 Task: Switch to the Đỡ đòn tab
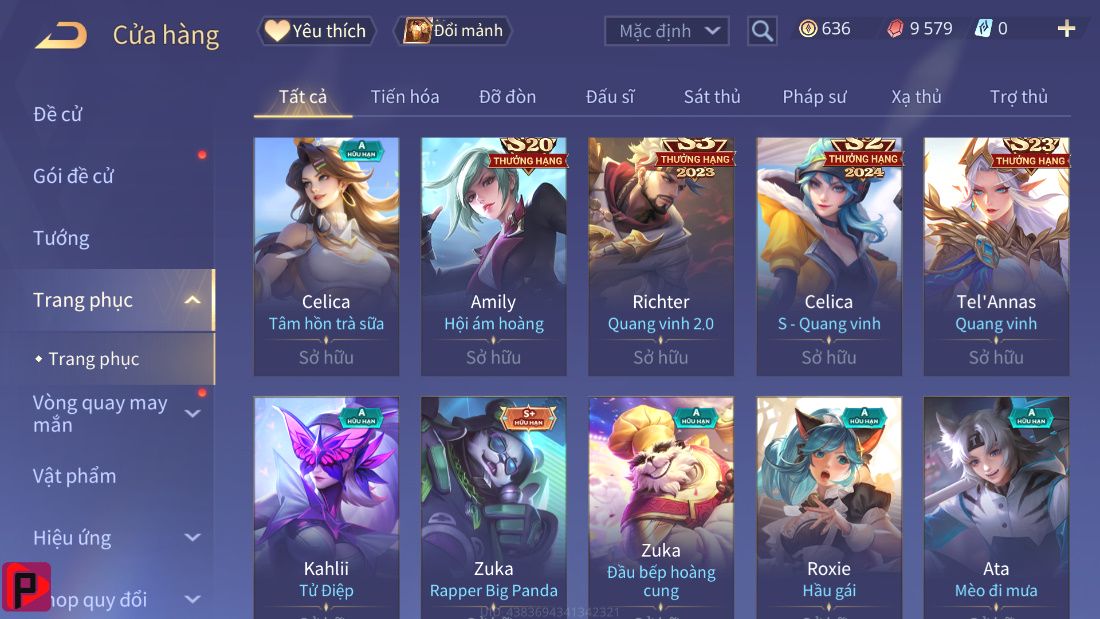507,97
